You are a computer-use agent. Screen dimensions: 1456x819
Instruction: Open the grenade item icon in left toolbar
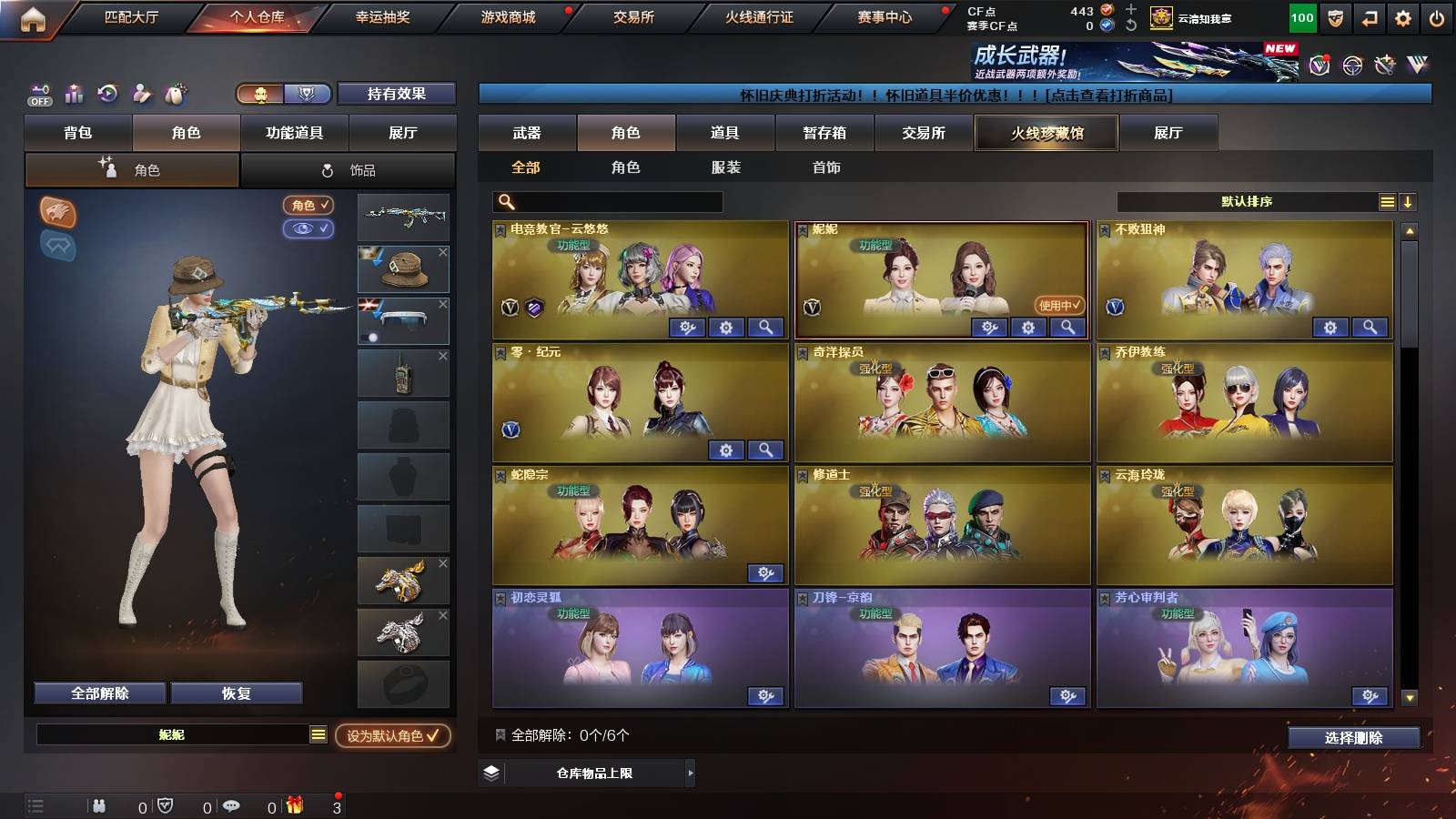(x=177, y=93)
